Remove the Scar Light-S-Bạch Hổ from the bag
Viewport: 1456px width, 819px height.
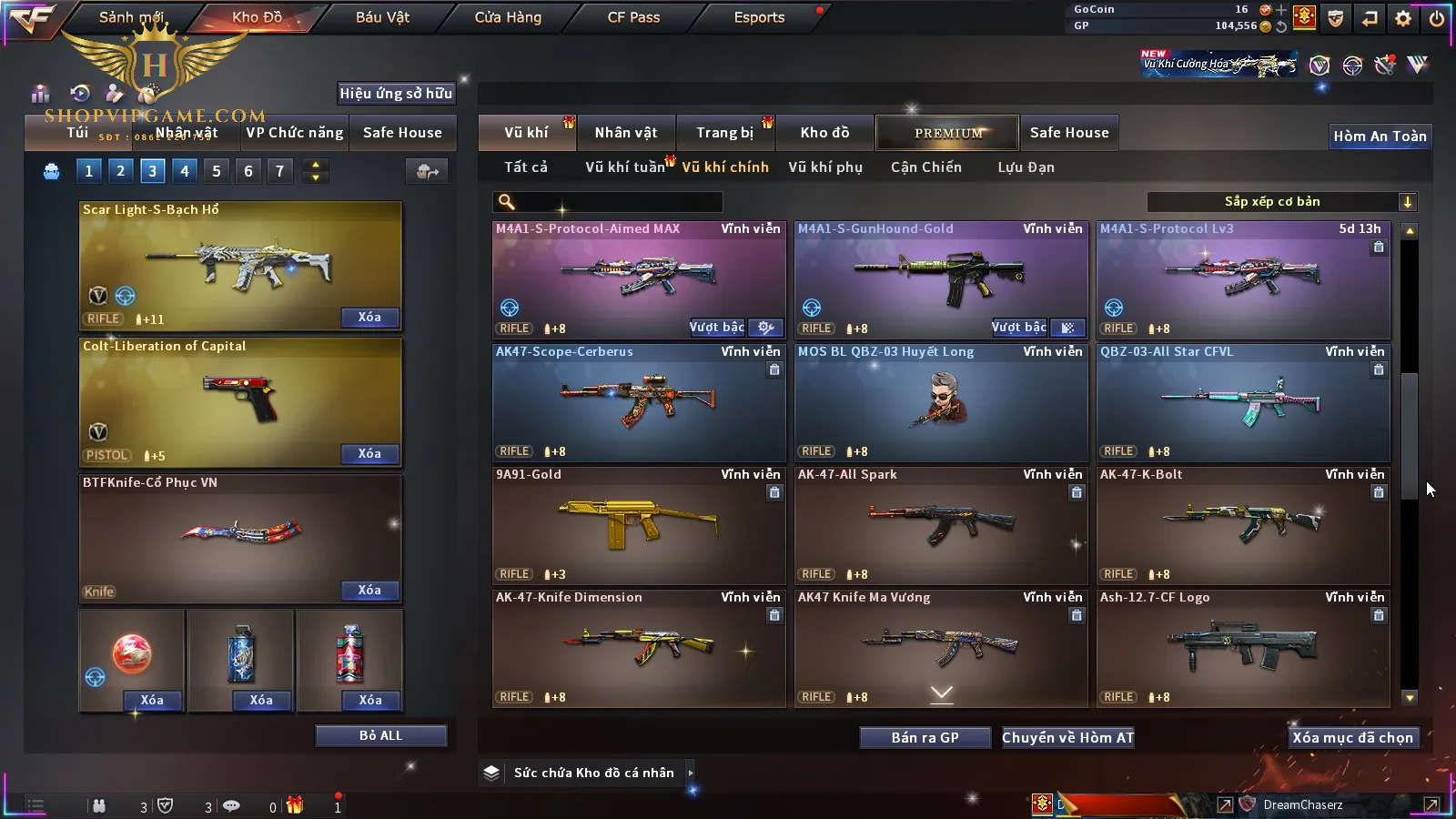pyautogui.click(x=369, y=318)
